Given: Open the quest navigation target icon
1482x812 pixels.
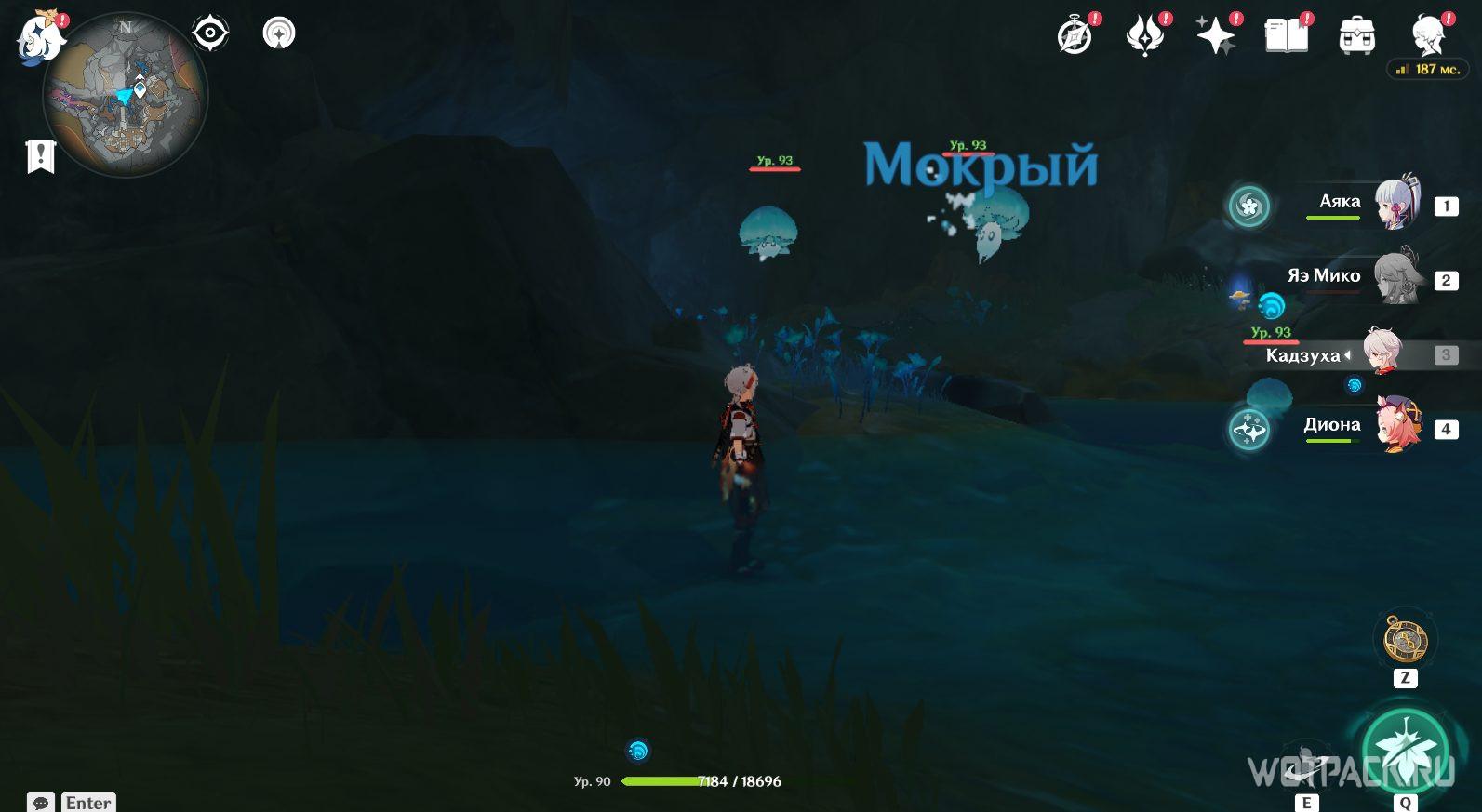Looking at the screenshot, I should click(210, 34).
